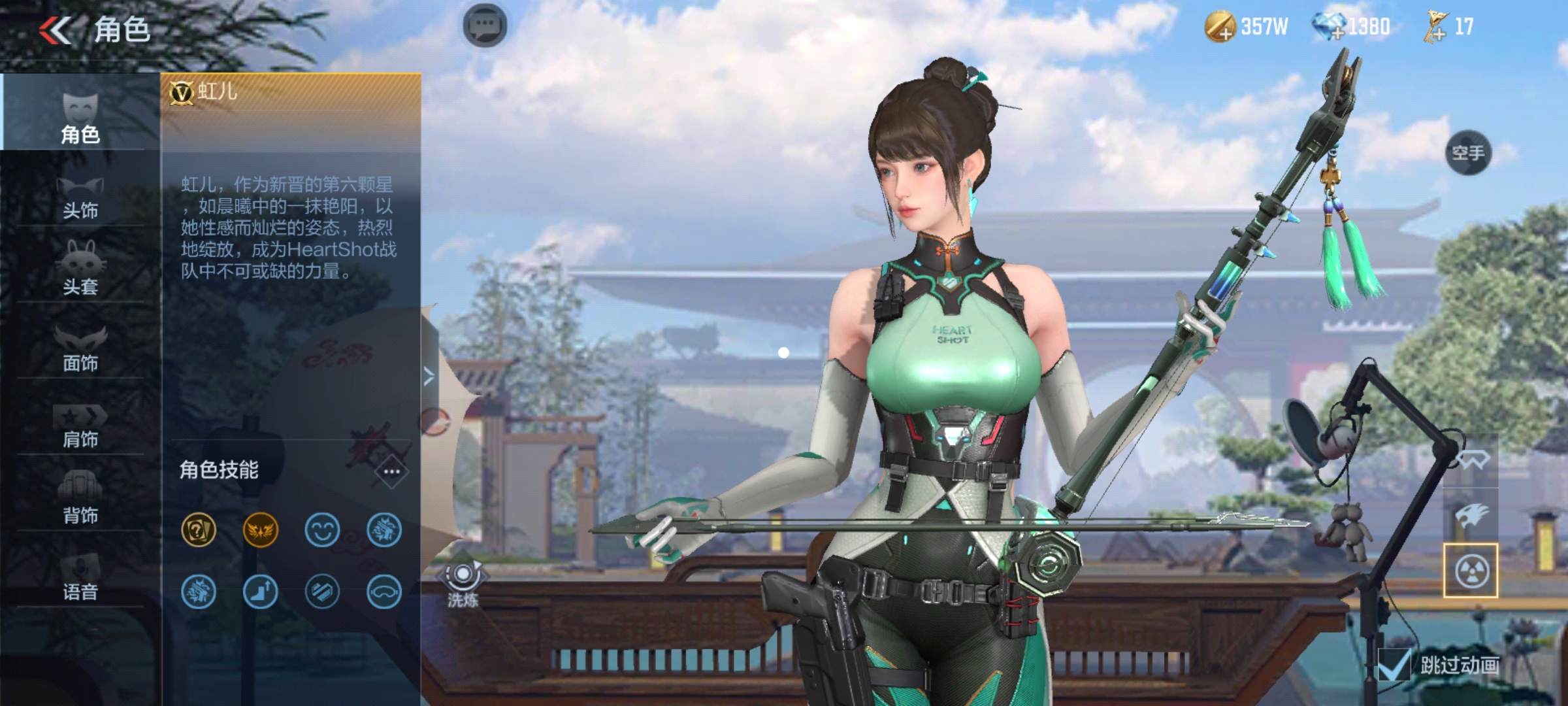Image resolution: width=1568 pixels, height=706 pixels.
Task: Select the 角色 character tab
Action: [x=80, y=118]
